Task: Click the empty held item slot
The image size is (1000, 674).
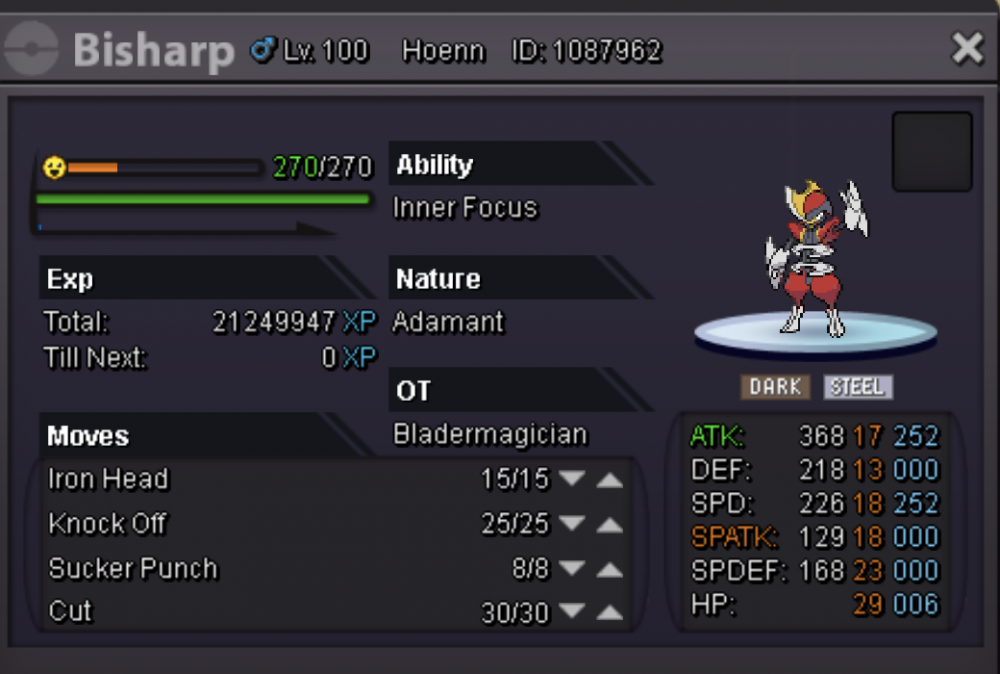Action: click(932, 151)
